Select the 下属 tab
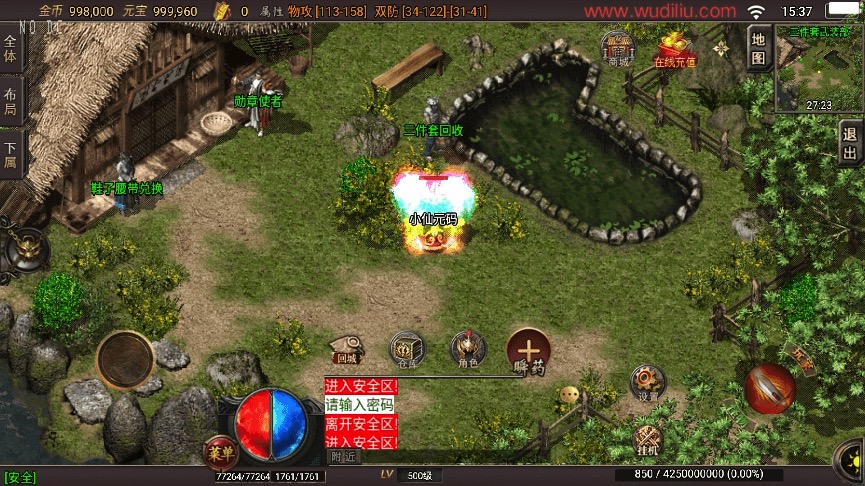Viewport: 865px width, 486px height. click(x=10, y=154)
